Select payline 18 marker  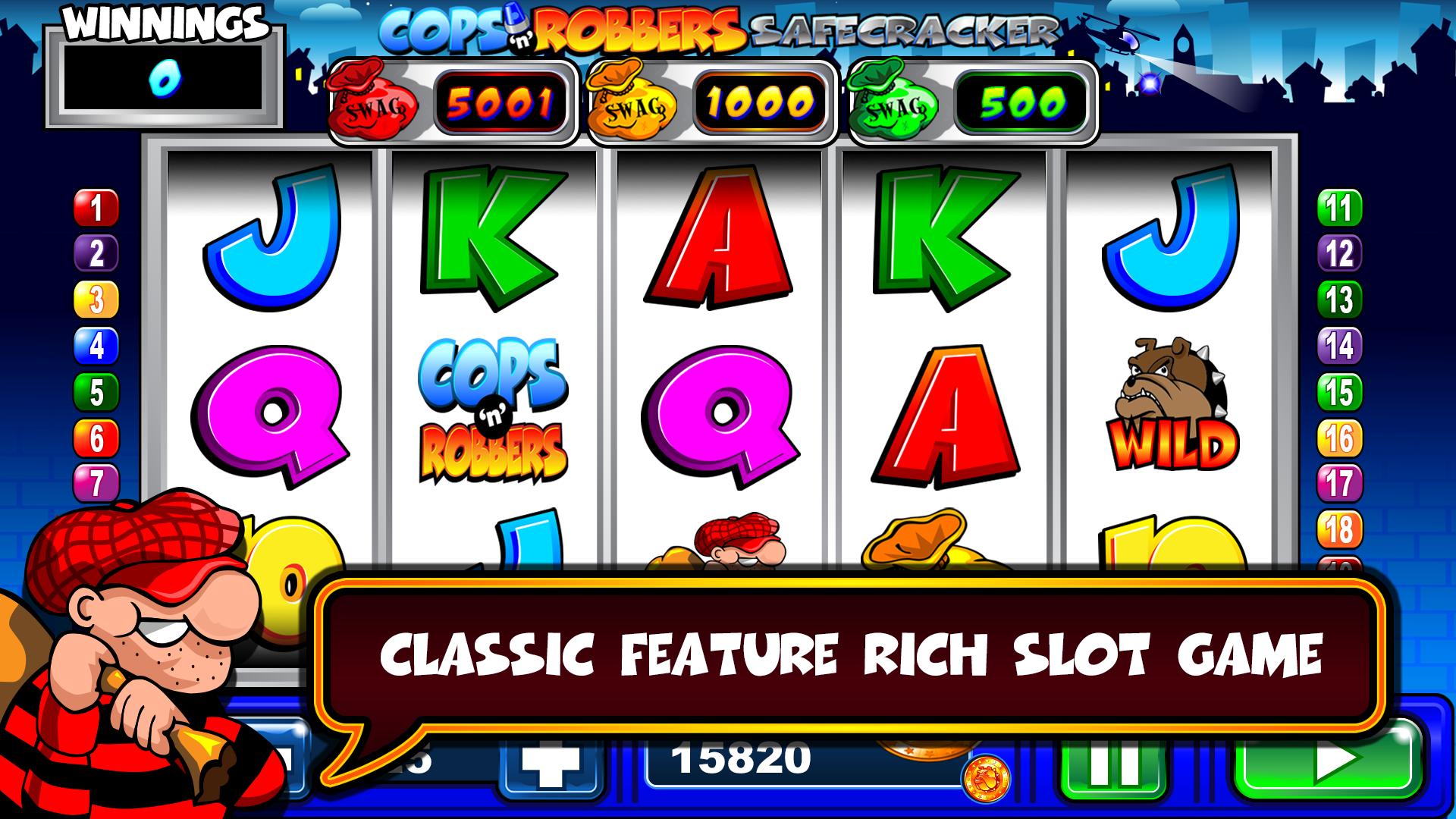[x=1339, y=529]
